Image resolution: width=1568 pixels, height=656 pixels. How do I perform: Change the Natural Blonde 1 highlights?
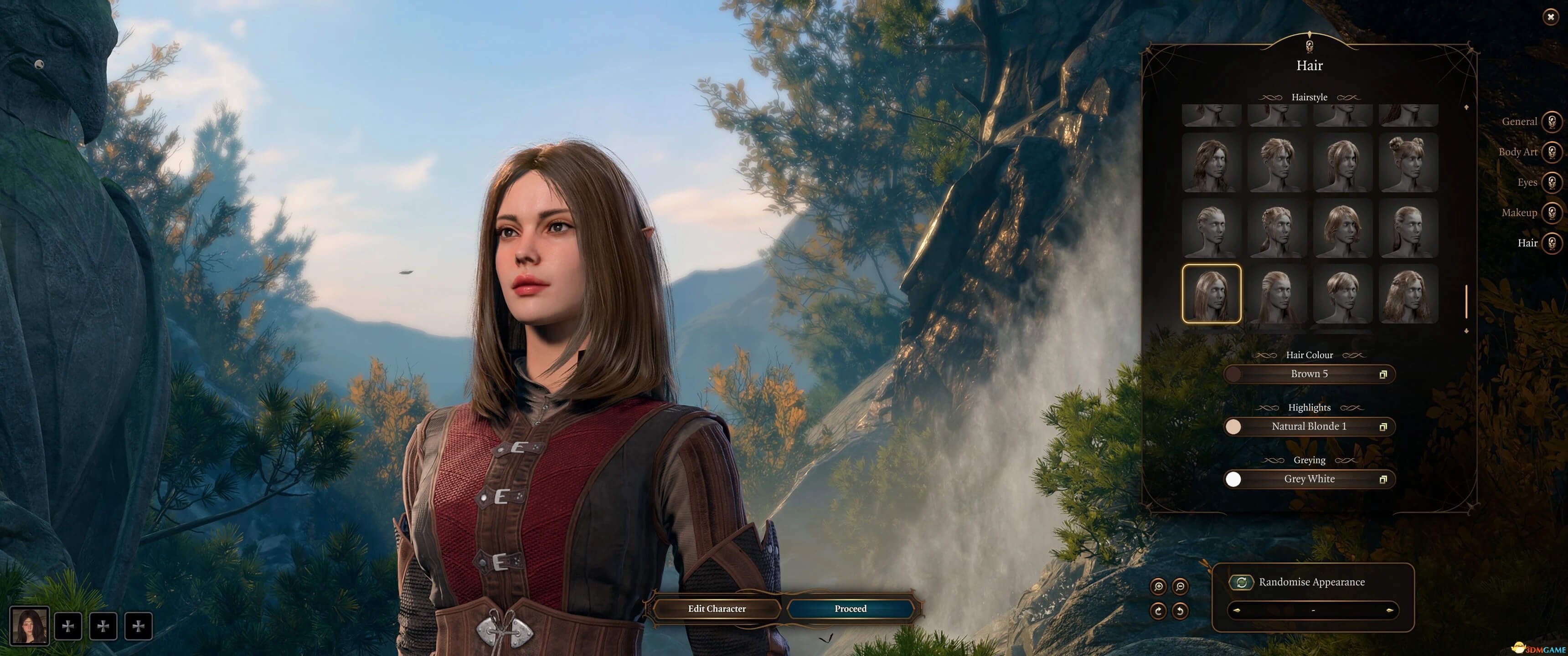point(1309,426)
